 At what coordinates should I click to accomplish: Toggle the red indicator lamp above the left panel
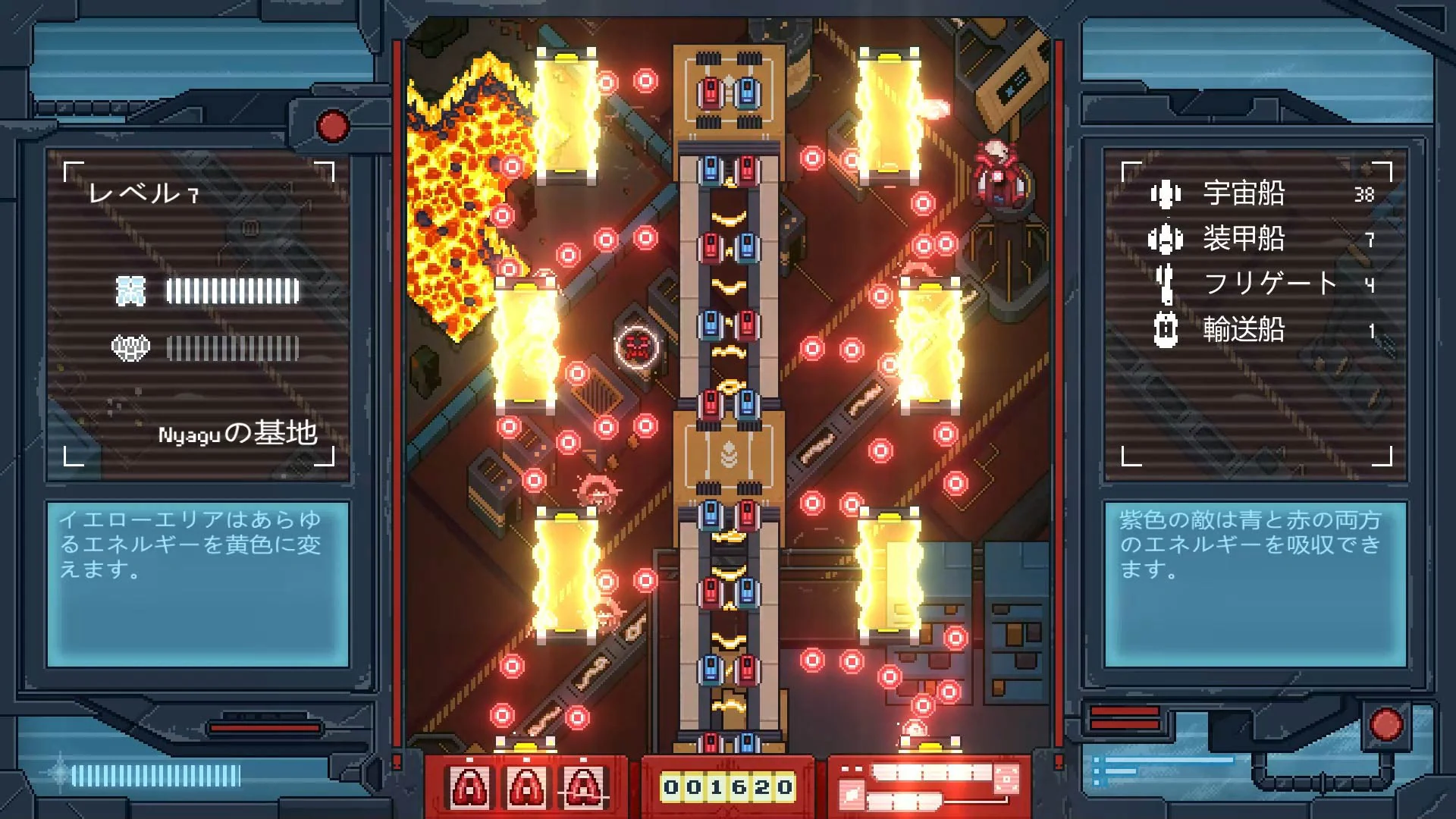[x=331, y=127]
